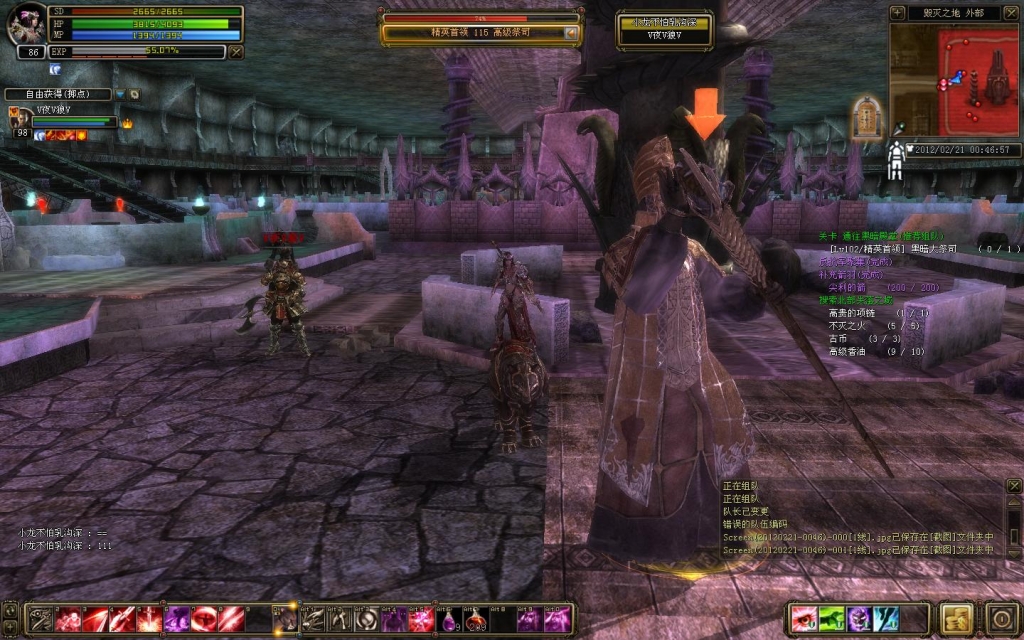Close the minimap with its X button
This screenshot has height=640, width=1024.
(1010, 13)
